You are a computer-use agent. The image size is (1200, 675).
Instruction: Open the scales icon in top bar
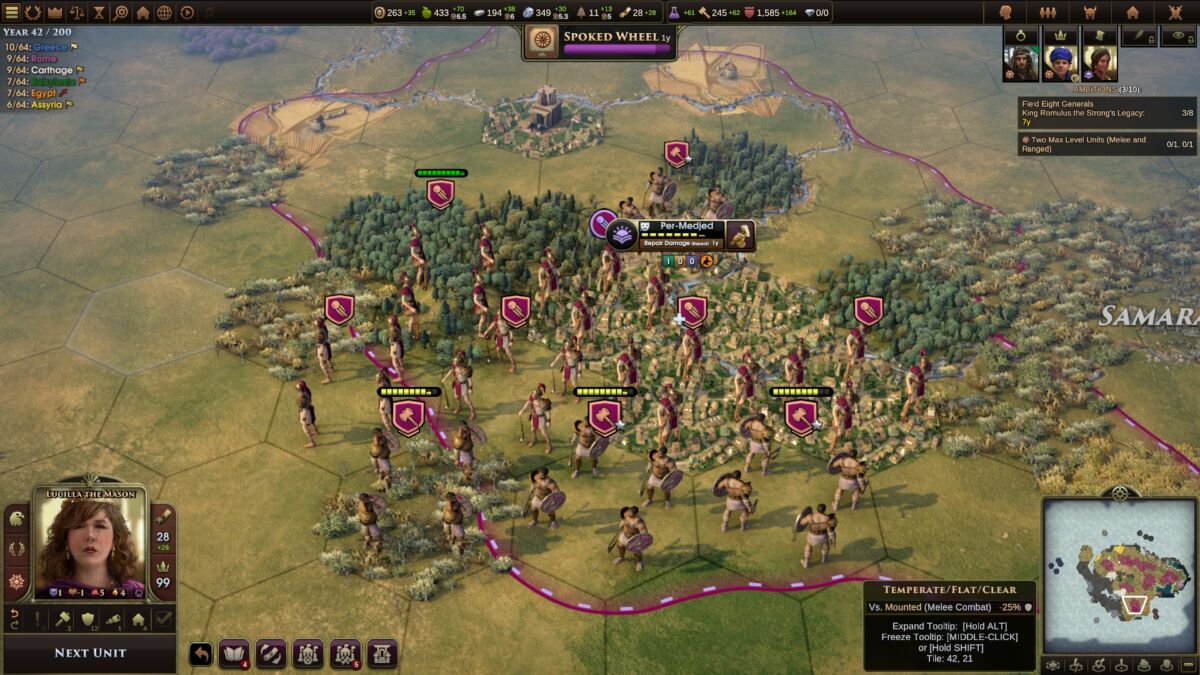click(x=76, y=12)
